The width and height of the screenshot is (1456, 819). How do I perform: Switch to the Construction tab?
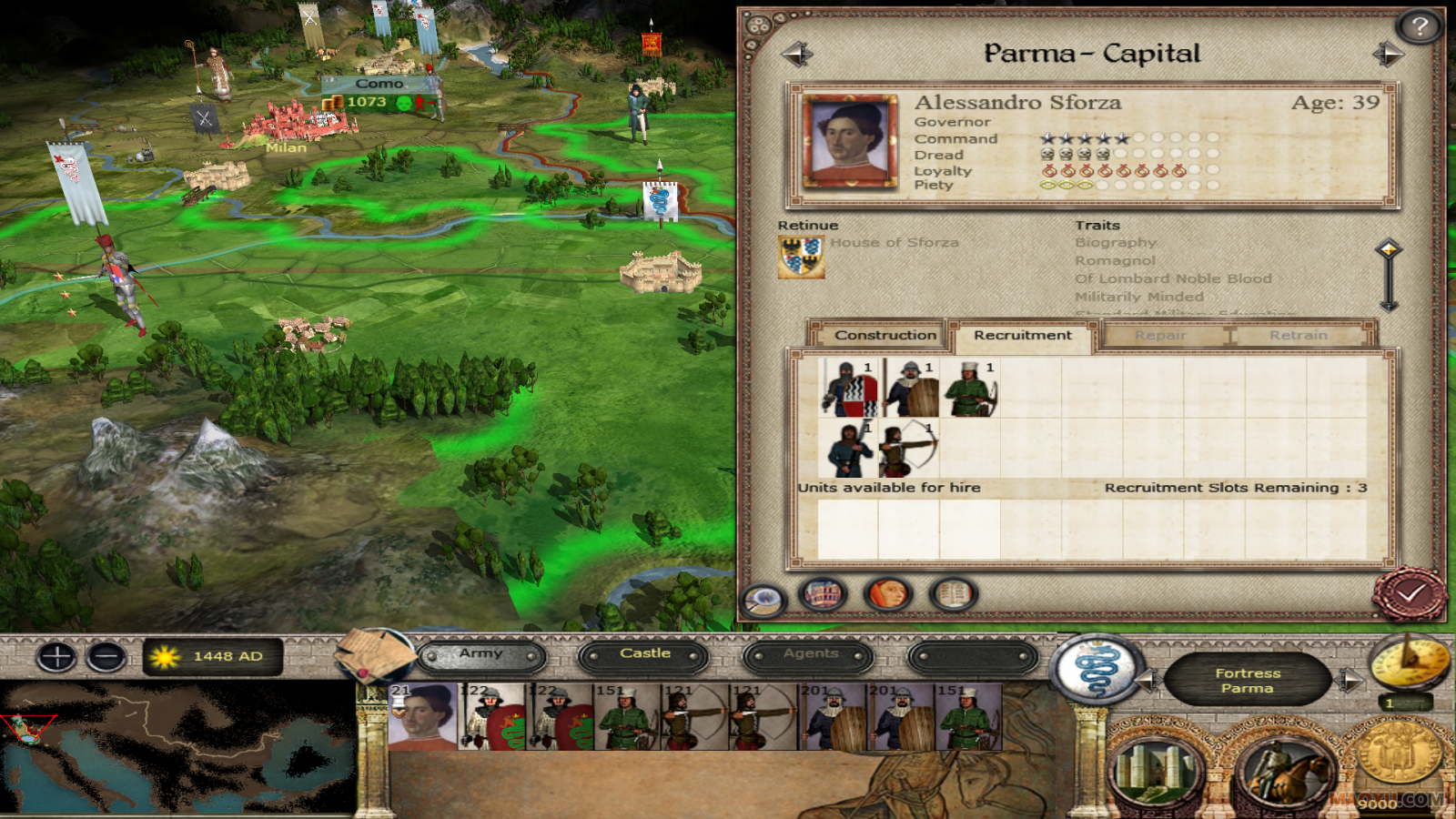click(x=885, y=335)
